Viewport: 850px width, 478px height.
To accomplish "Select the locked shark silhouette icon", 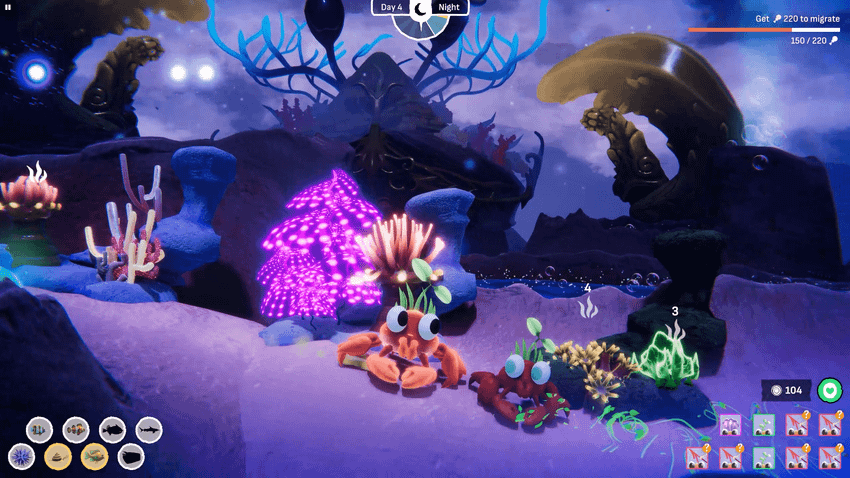I will (149, 429).
